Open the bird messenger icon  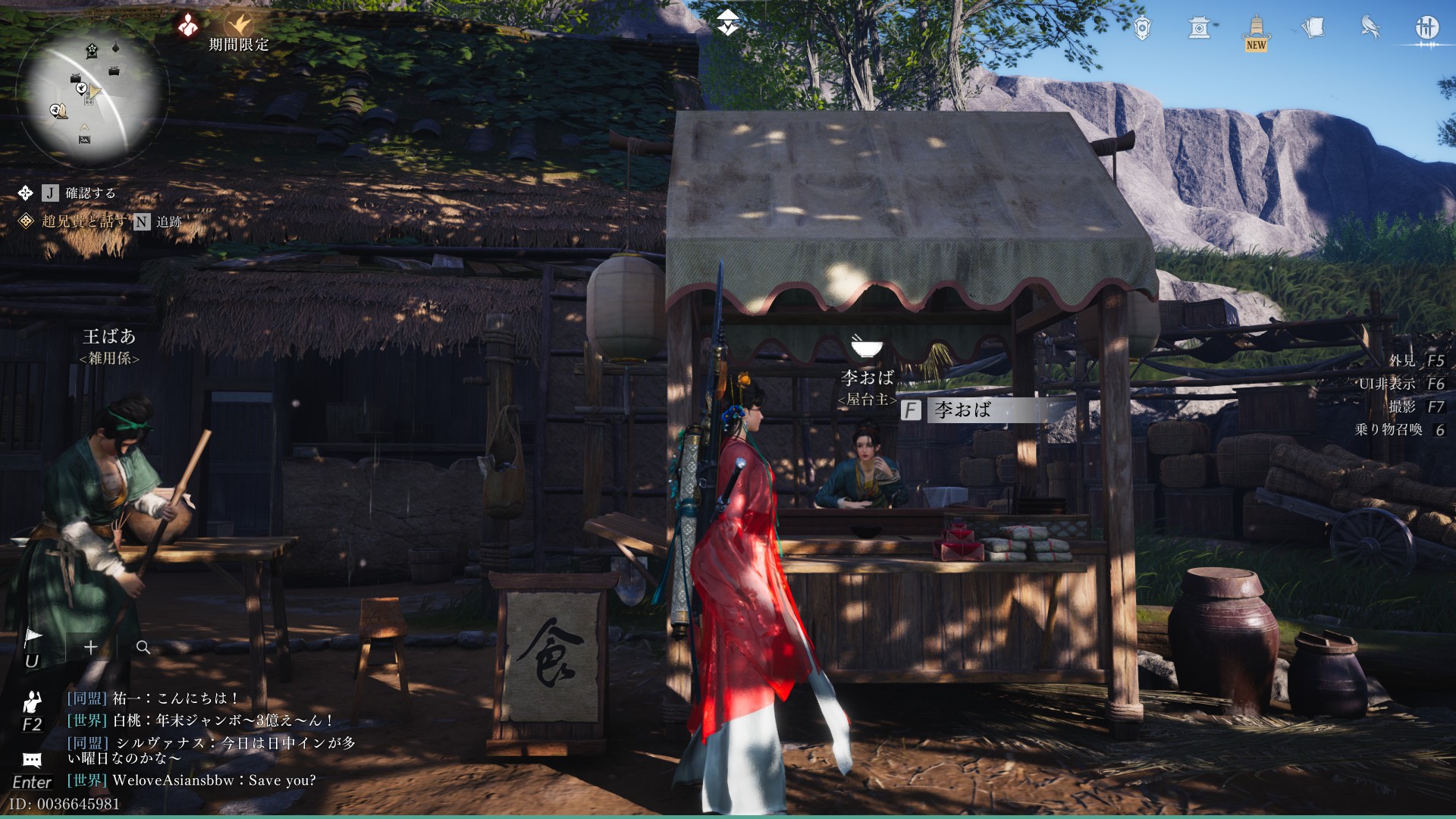[1370, 28]
